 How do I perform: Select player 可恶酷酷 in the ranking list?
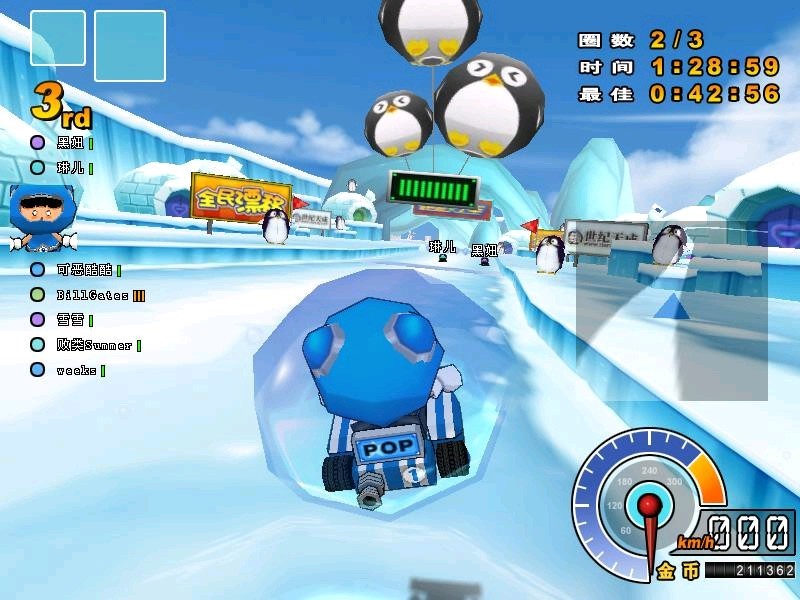click(84, 269)
